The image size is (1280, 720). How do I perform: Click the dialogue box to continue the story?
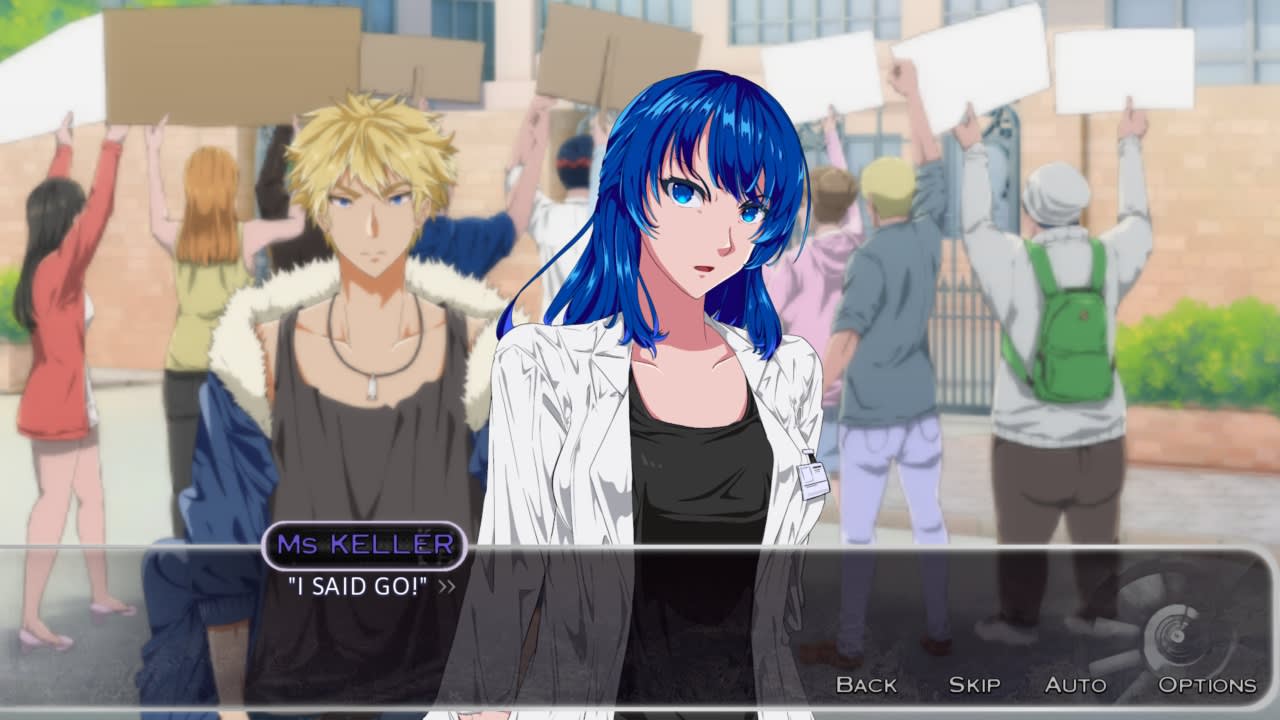(x=640, y=600)
